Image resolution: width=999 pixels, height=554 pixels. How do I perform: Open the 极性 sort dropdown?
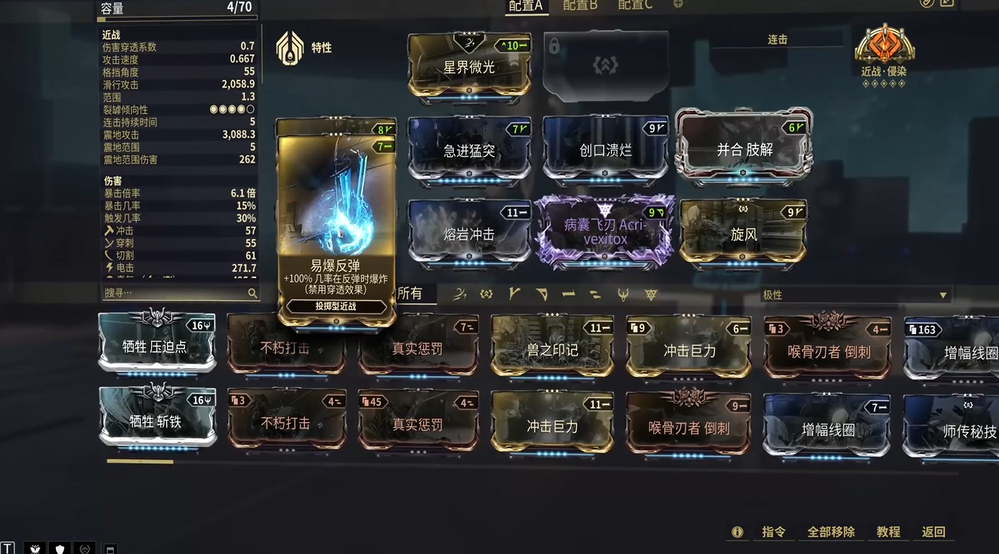pos(854,295)
